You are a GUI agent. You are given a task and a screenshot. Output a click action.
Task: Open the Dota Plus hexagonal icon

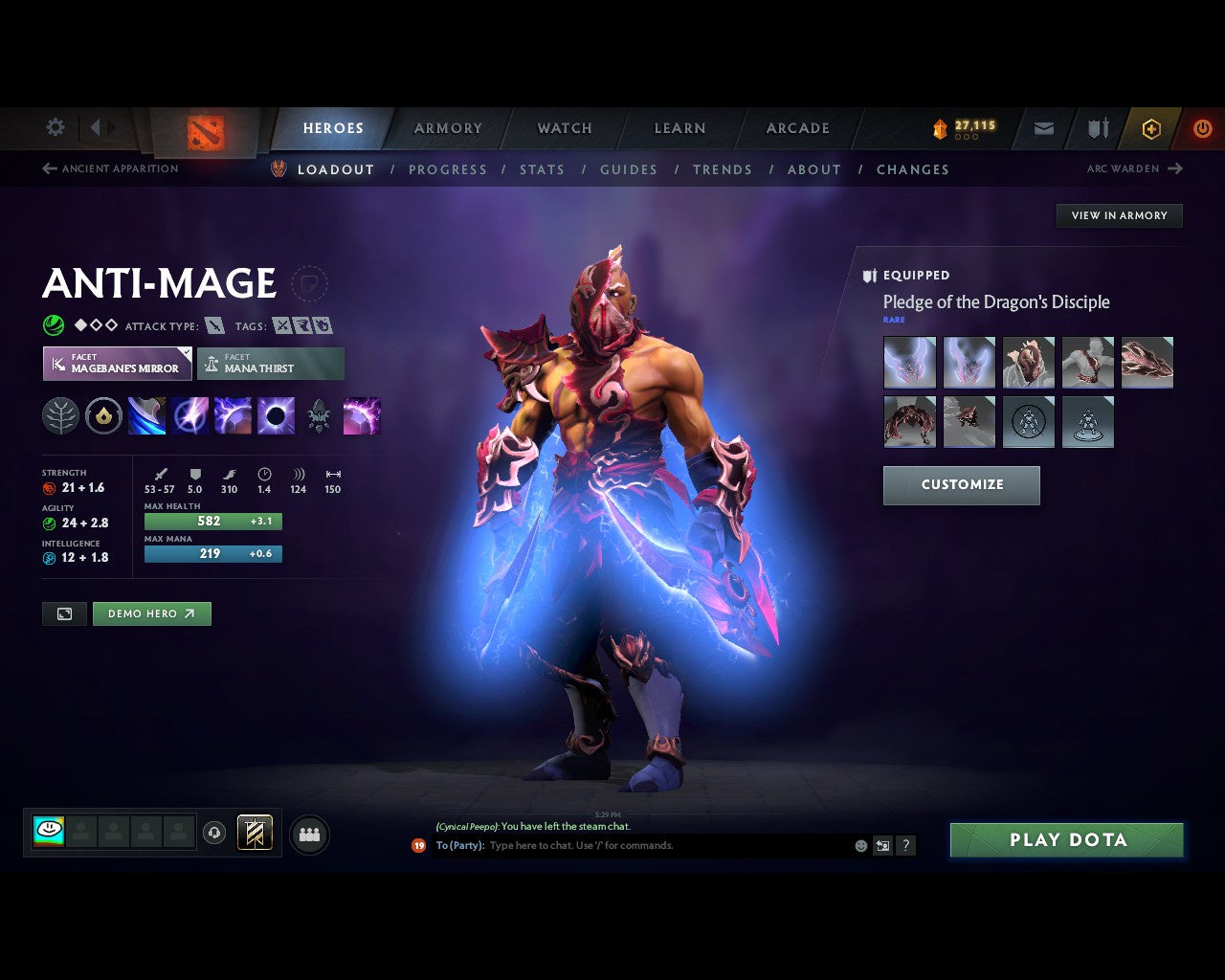tap(1151, 128)
